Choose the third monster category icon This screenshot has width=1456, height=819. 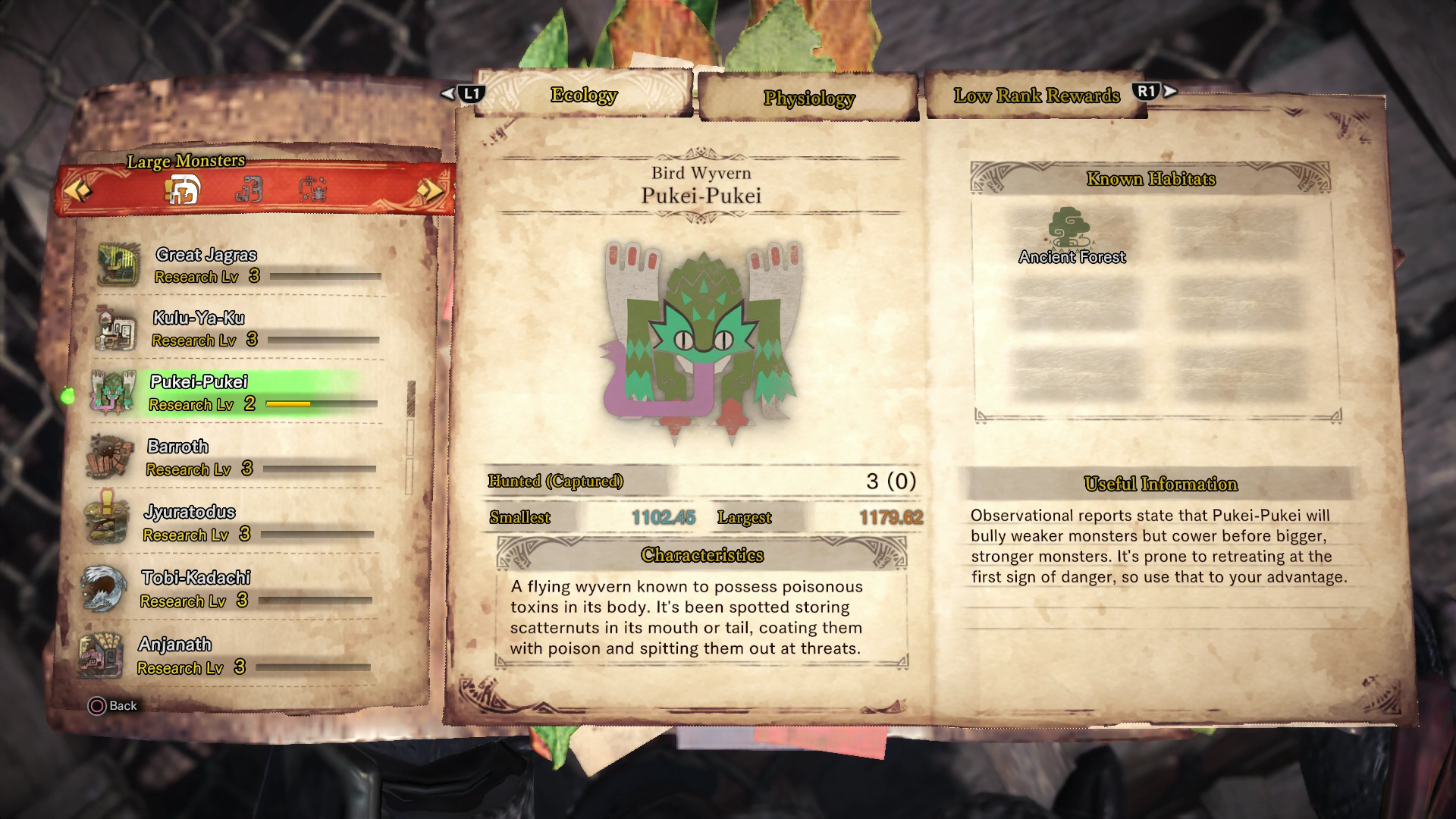click(312, 190)
